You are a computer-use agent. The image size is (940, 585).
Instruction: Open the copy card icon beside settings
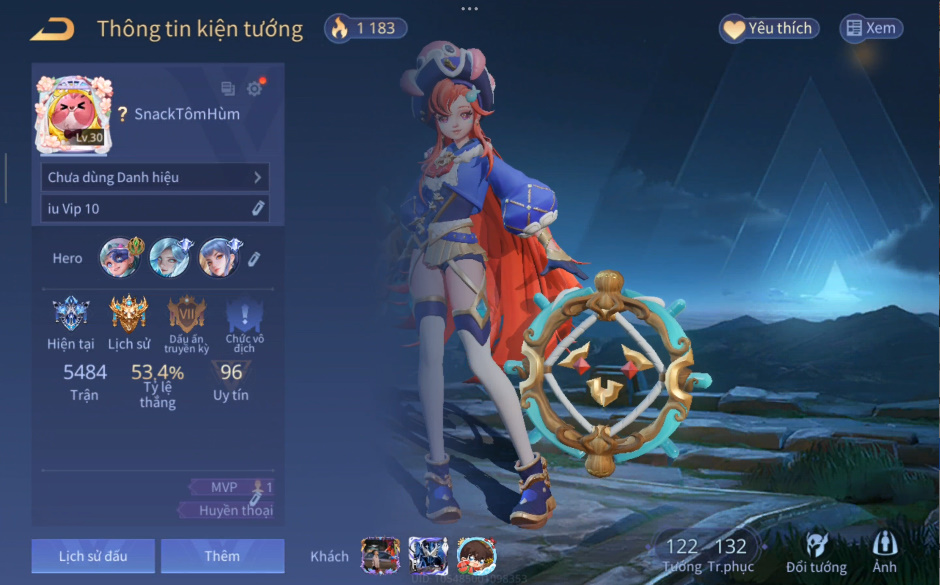coord(228,89)
